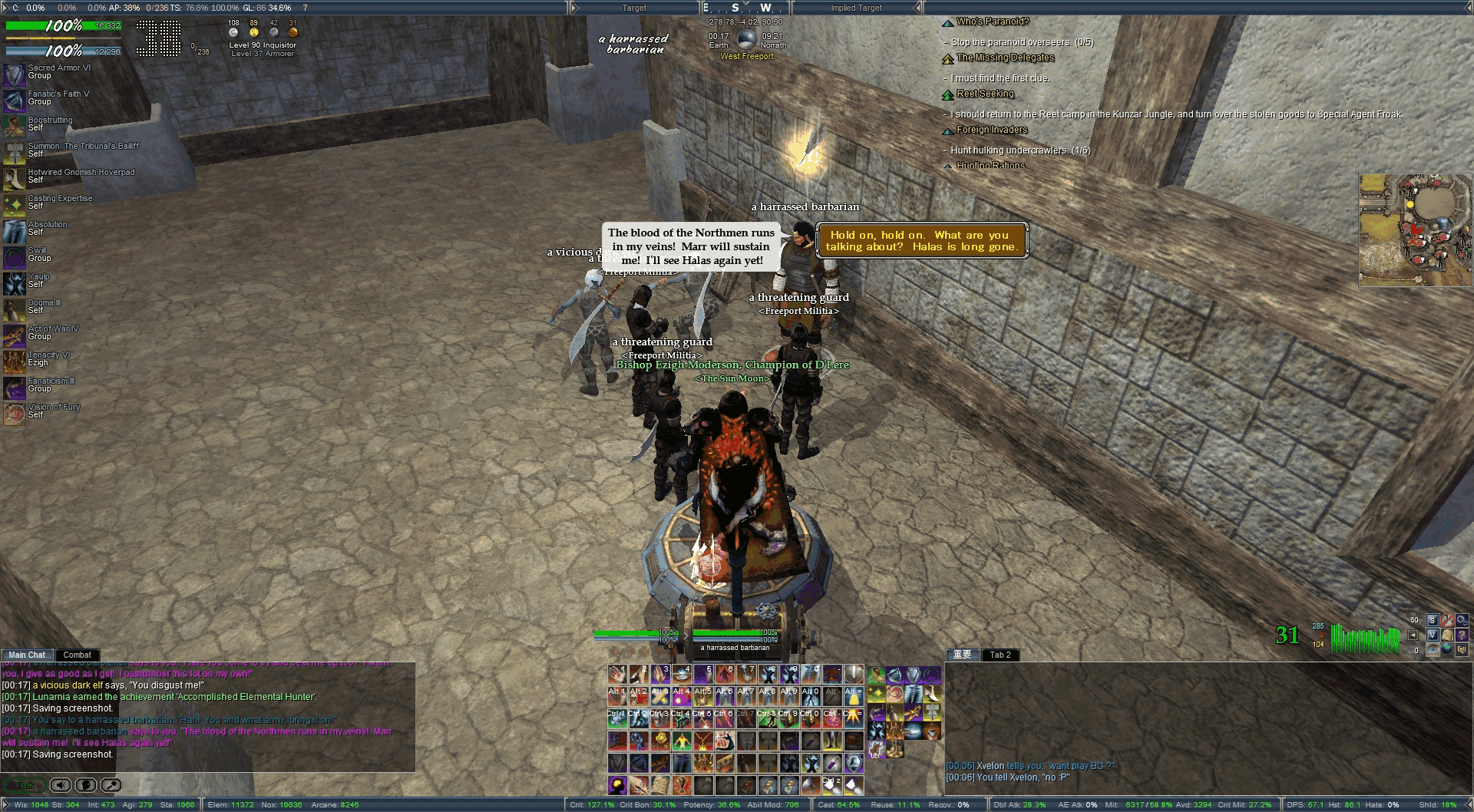Open the West Freeport minimap

1415,229
